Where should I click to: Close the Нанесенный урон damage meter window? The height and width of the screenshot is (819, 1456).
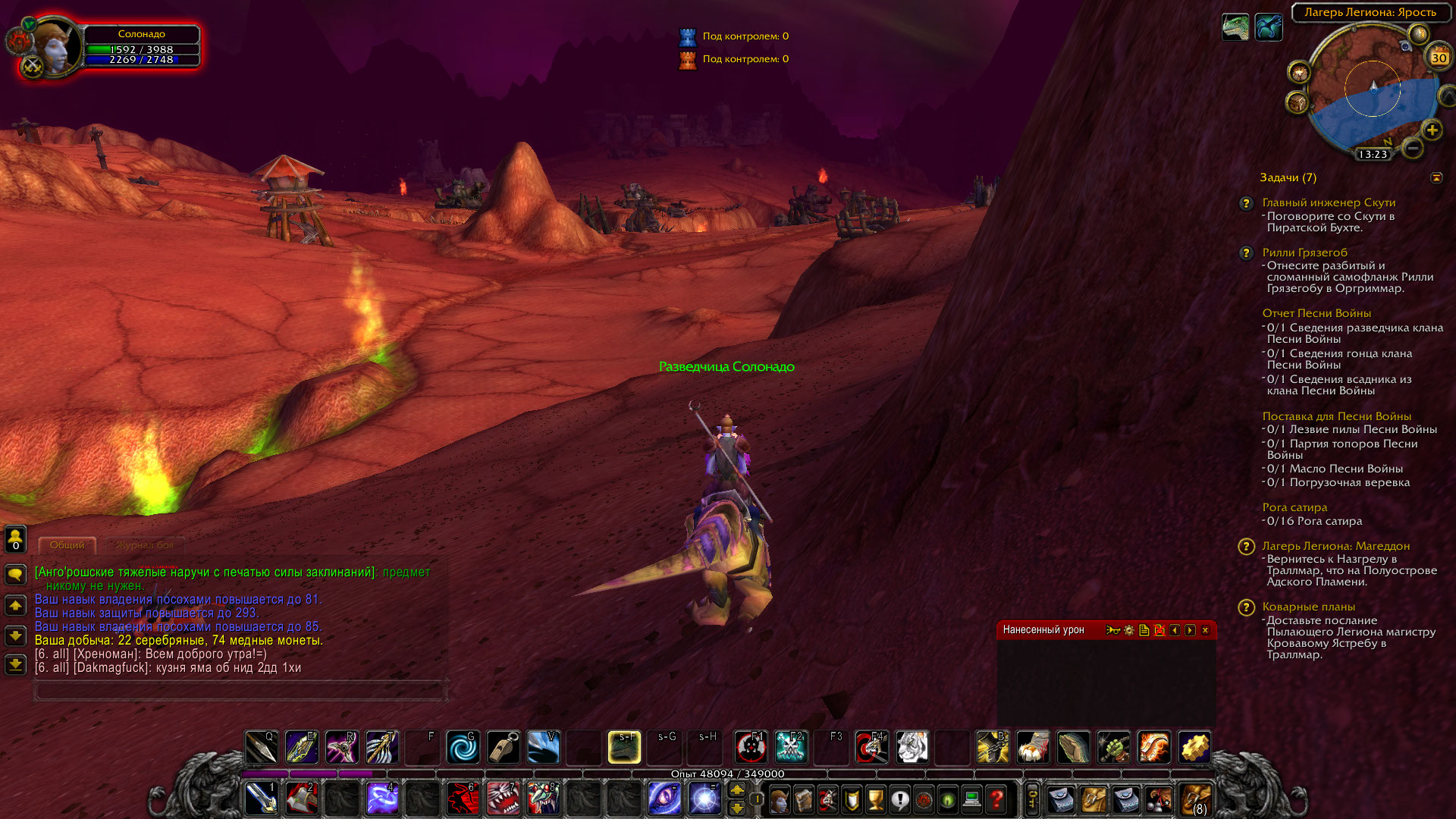[1205, 630]
